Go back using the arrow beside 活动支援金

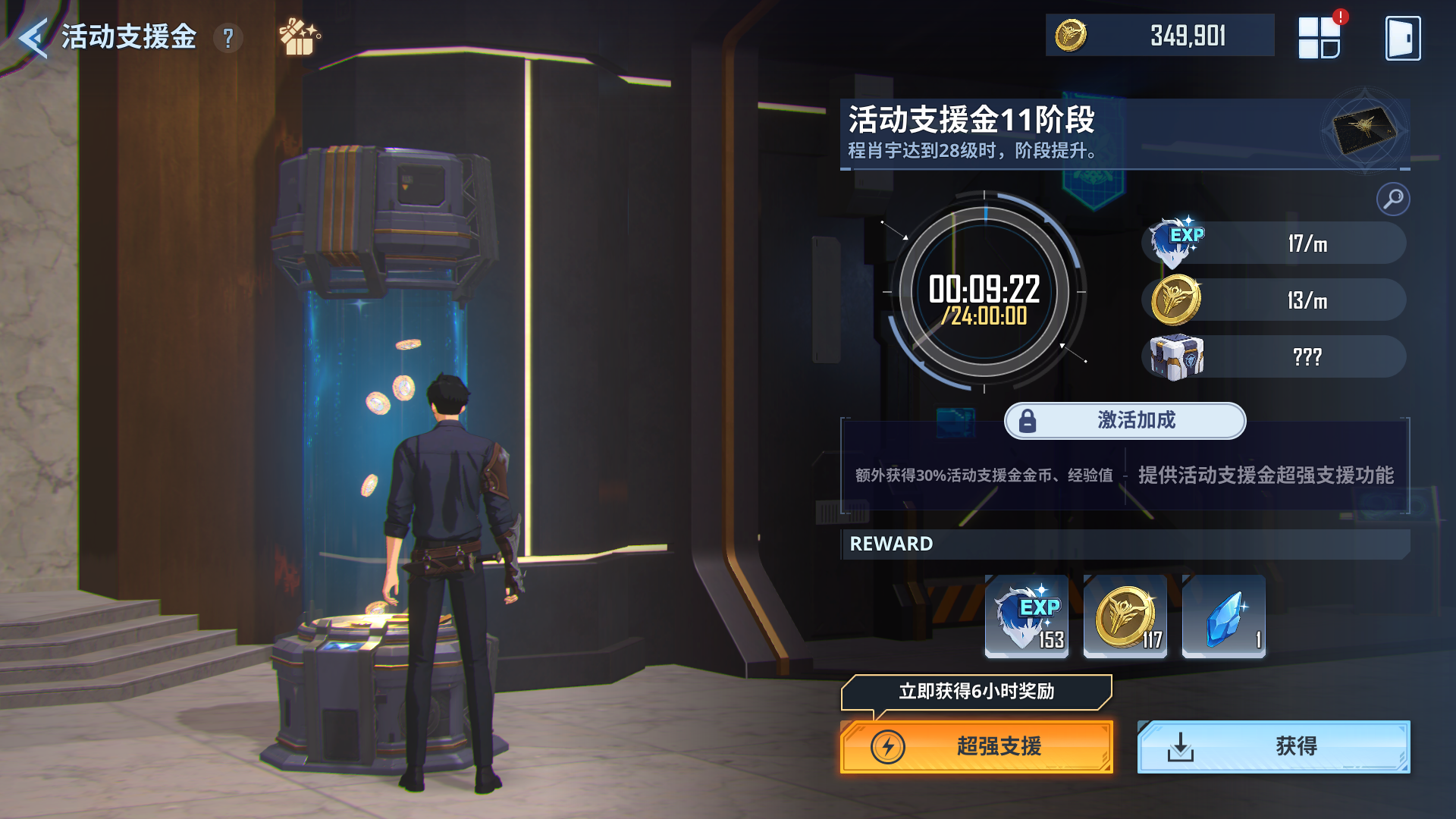click(33, 38)
